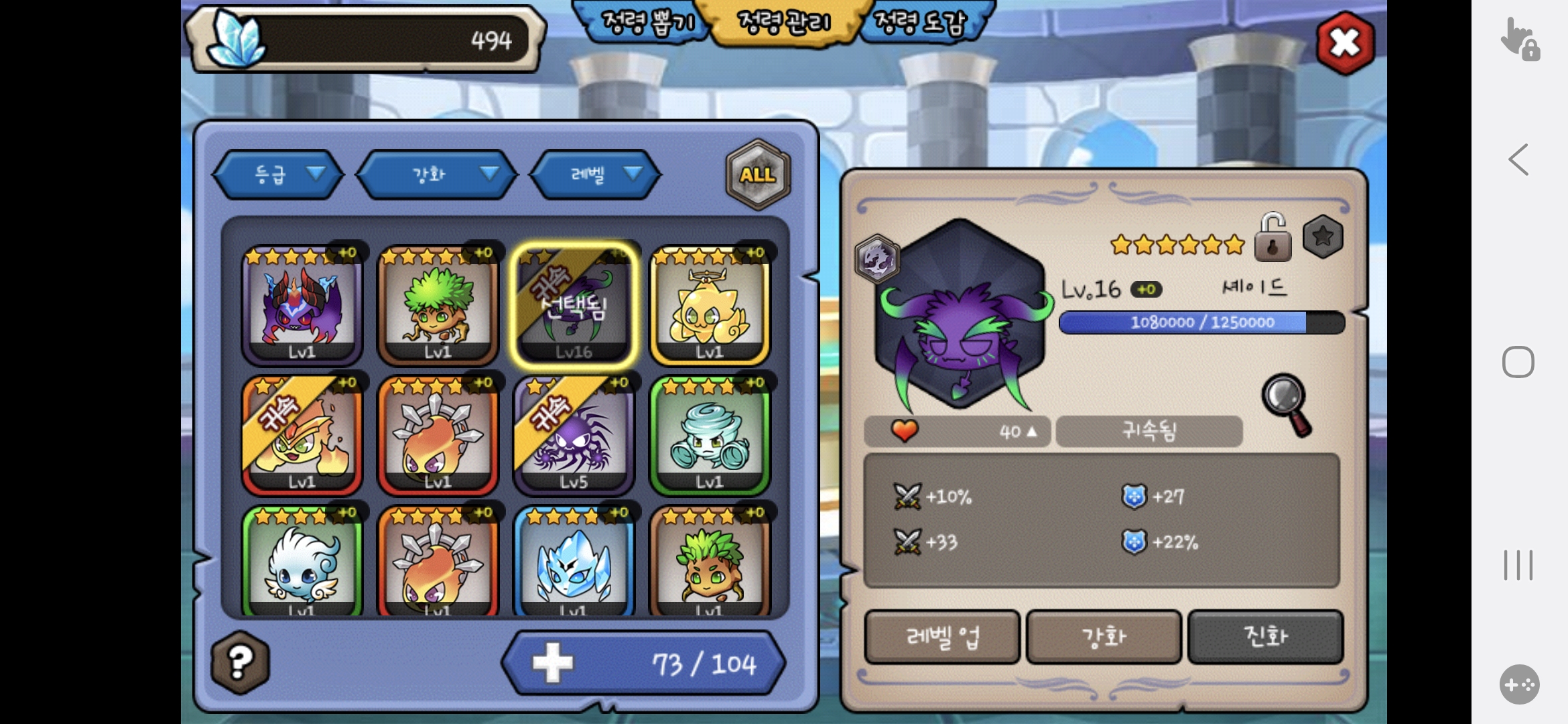
Task: Click the 강화 button below the stats
Action: click(x=1104, y=636)
